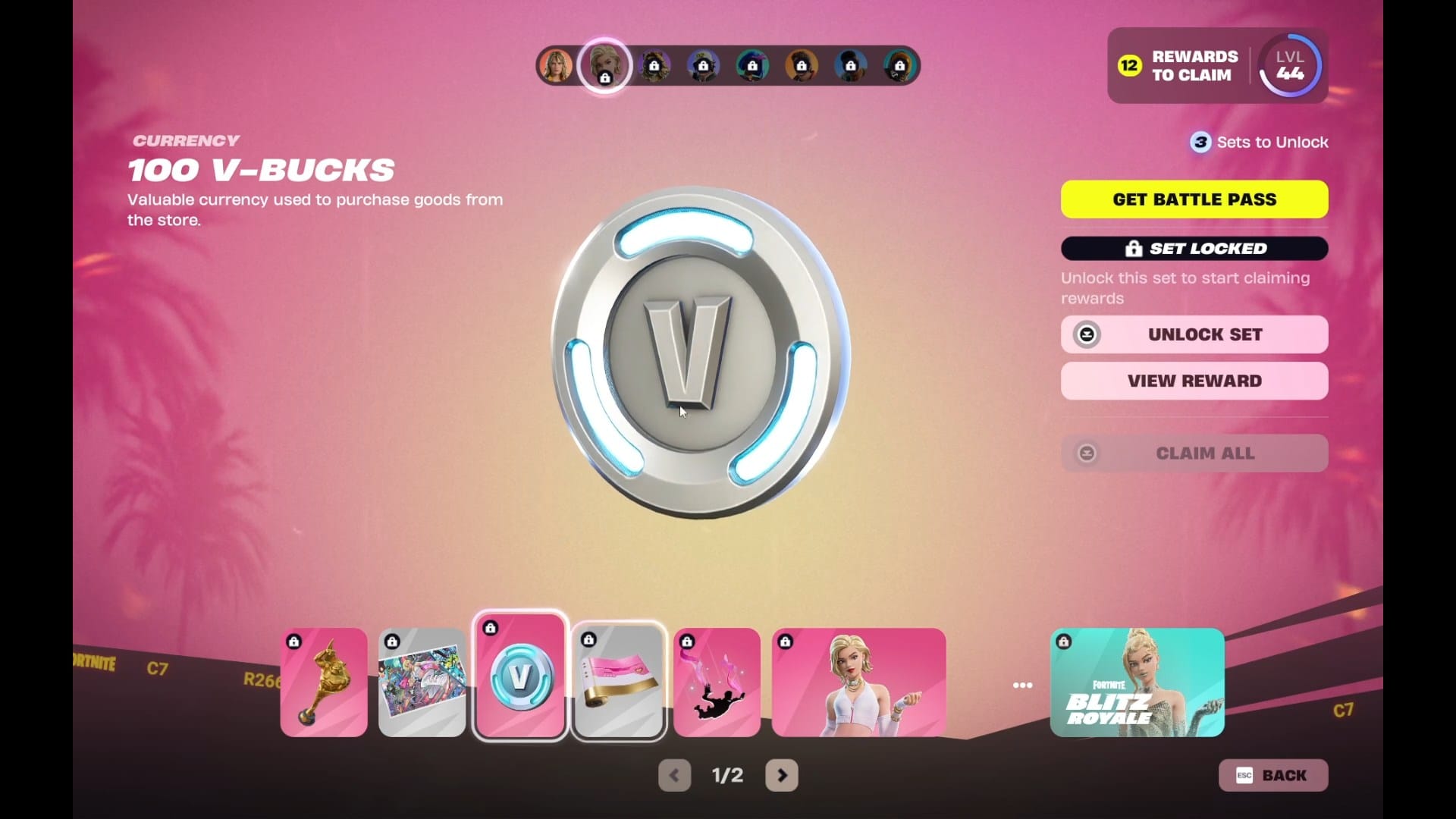Screen dimensions: 1456x819
Task: Go to the next rewards page
Action: [782, 775]
